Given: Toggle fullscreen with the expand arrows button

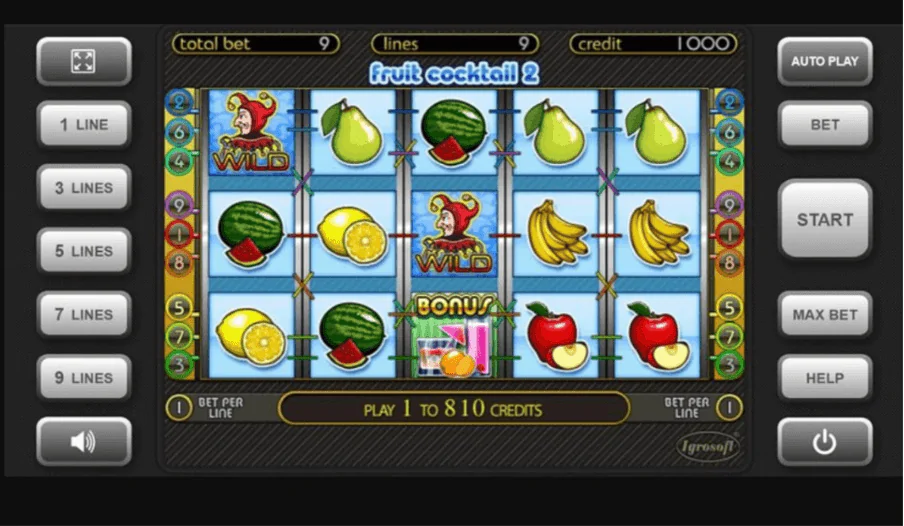Looking at the screenshot, I should pos(84,61).
